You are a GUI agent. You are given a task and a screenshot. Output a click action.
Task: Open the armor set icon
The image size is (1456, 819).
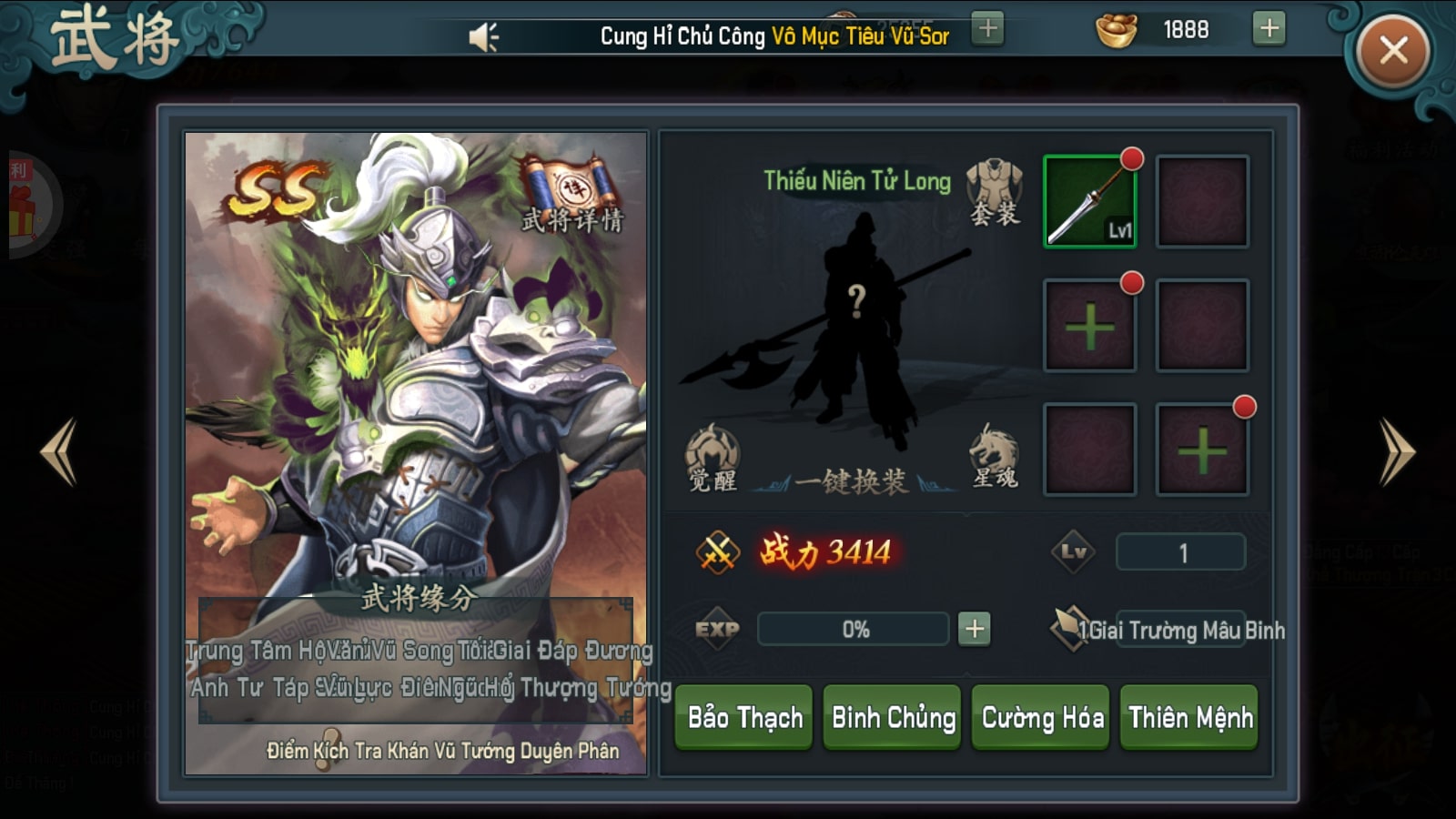tap(995, 192)
